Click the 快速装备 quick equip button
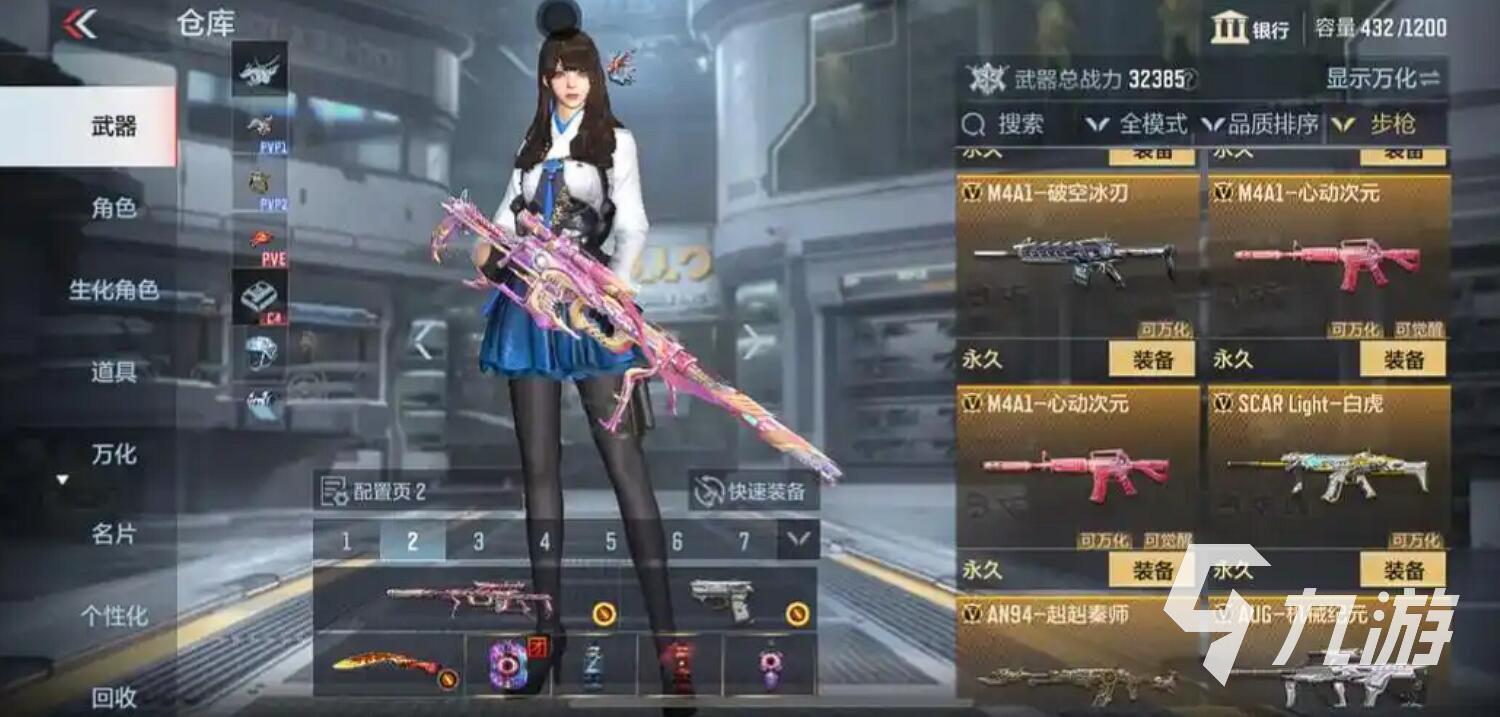Screen dimensions: 1500x717 click(754, 491)
